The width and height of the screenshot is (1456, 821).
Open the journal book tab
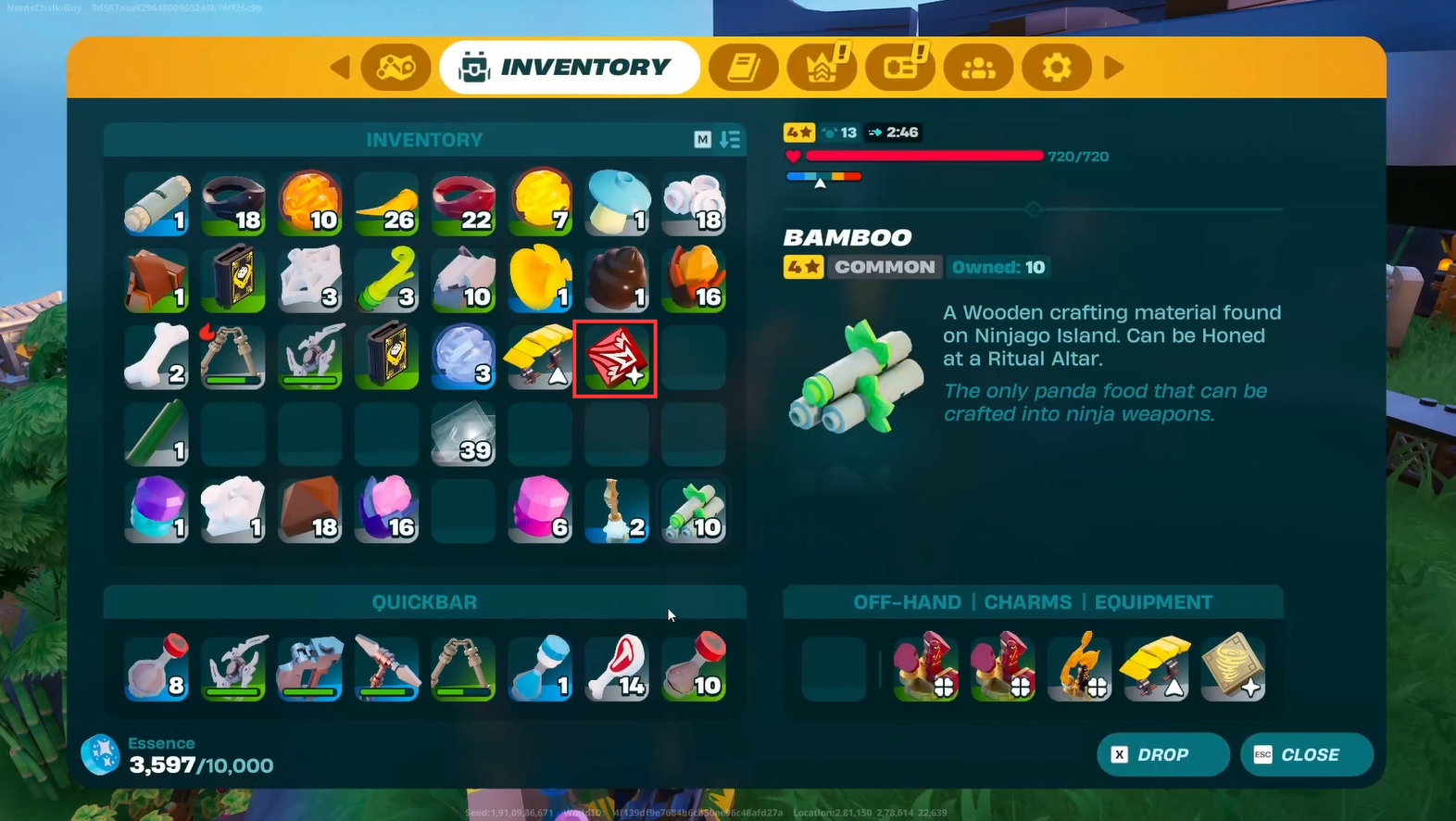click(x=743, y=68)
